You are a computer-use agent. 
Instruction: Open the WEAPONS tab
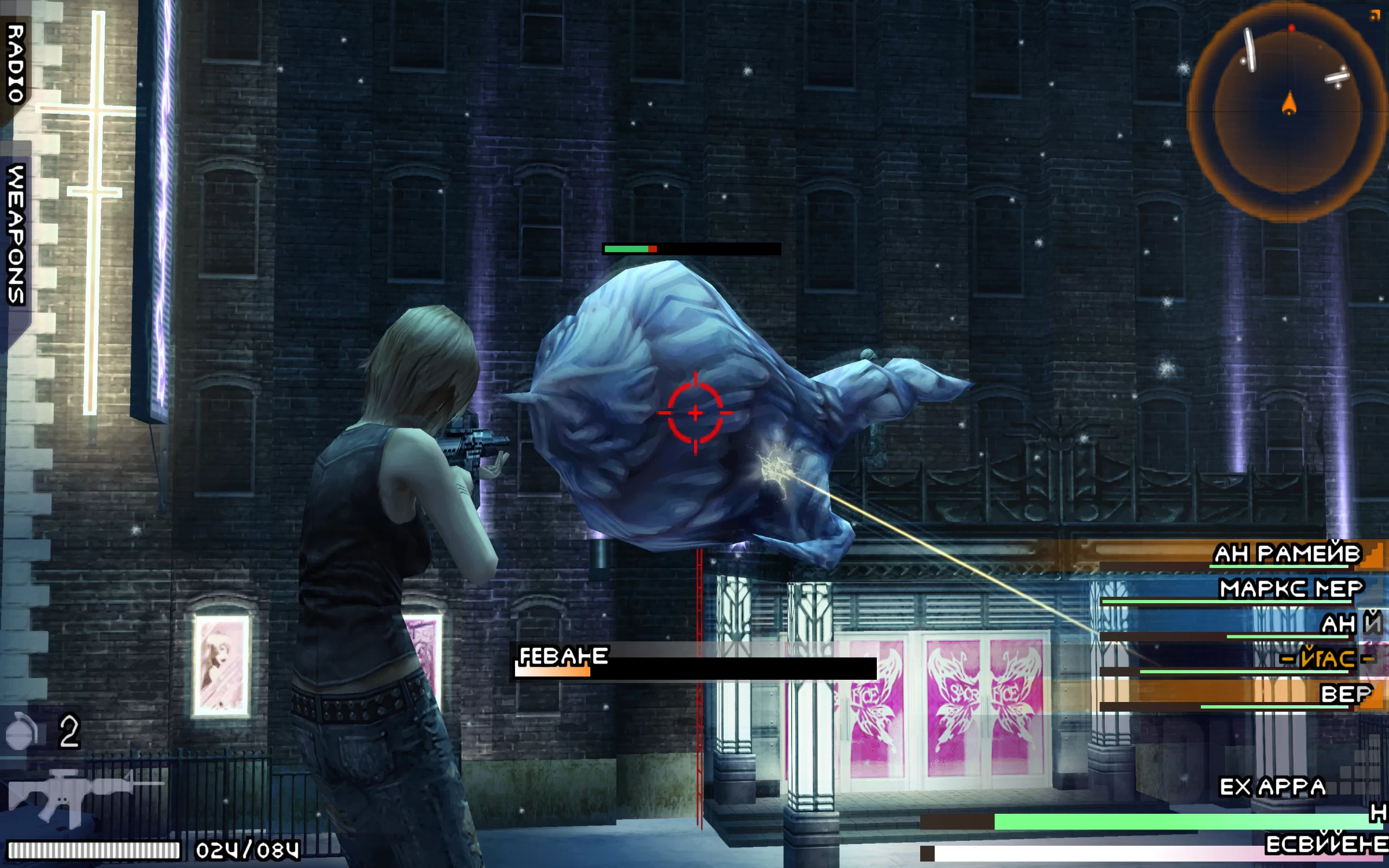(16, 234)
